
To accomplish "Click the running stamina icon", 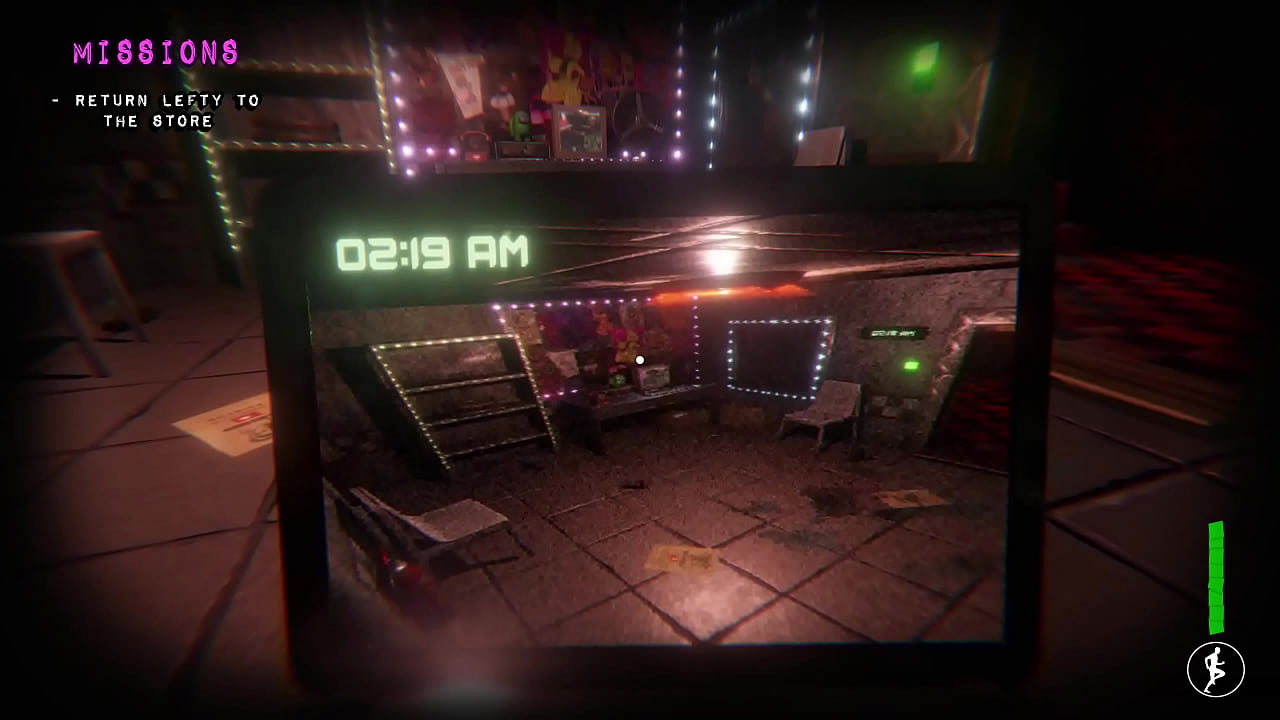I will tap(1215, 668).
